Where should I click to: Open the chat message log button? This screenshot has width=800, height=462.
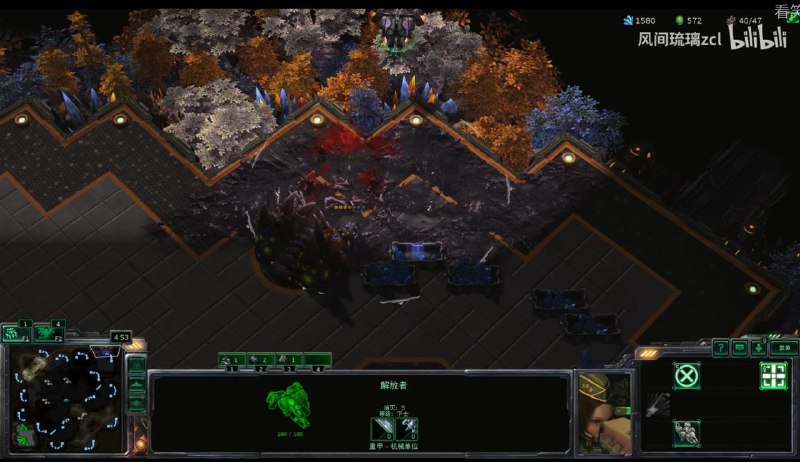(x=740, y=347)
